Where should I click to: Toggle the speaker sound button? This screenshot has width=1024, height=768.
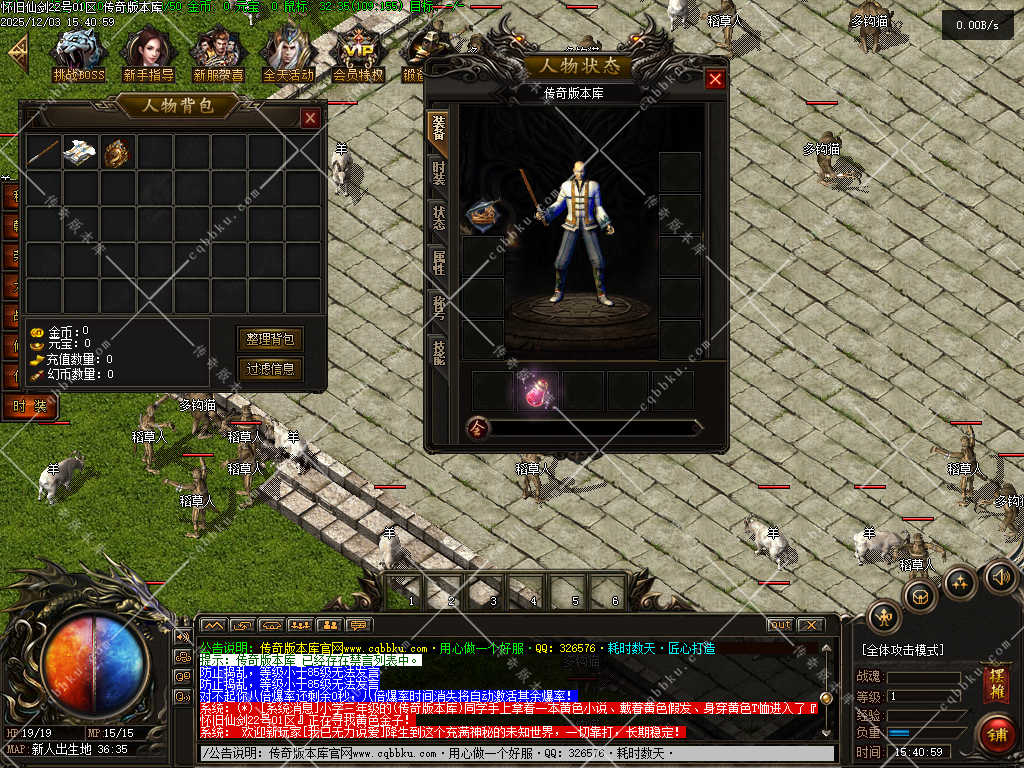coord(1000,576)
